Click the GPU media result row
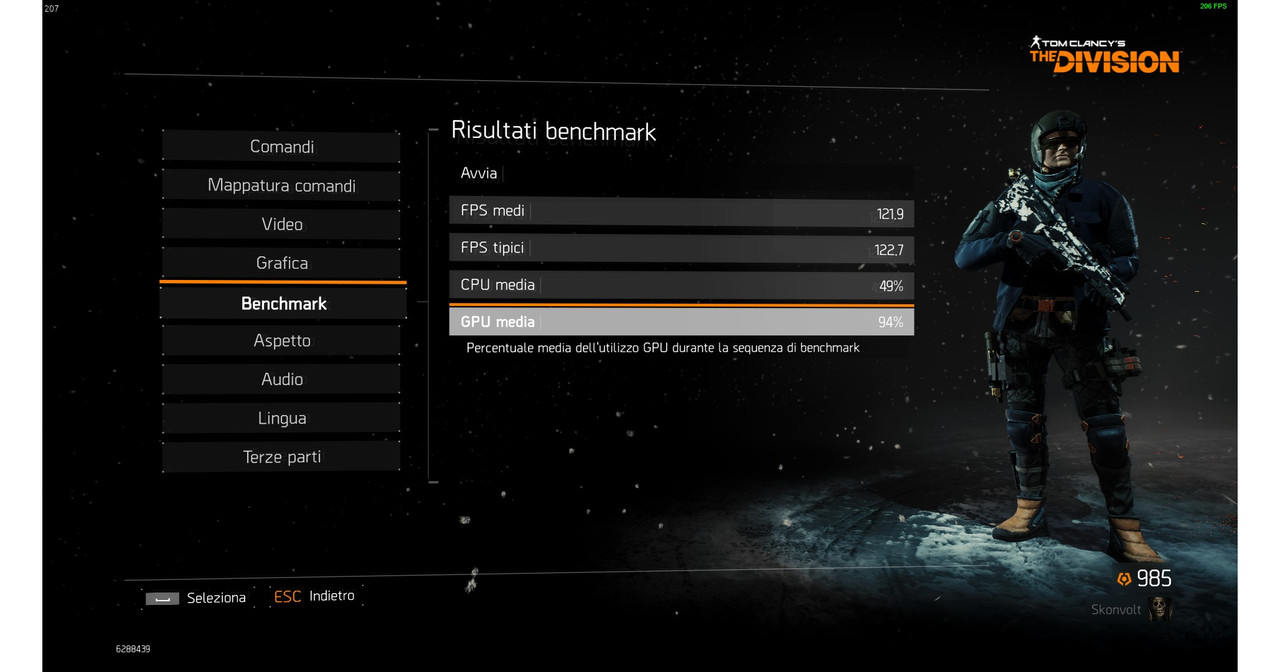Viewport: 1280px width, 672px height. click(681, 322)
